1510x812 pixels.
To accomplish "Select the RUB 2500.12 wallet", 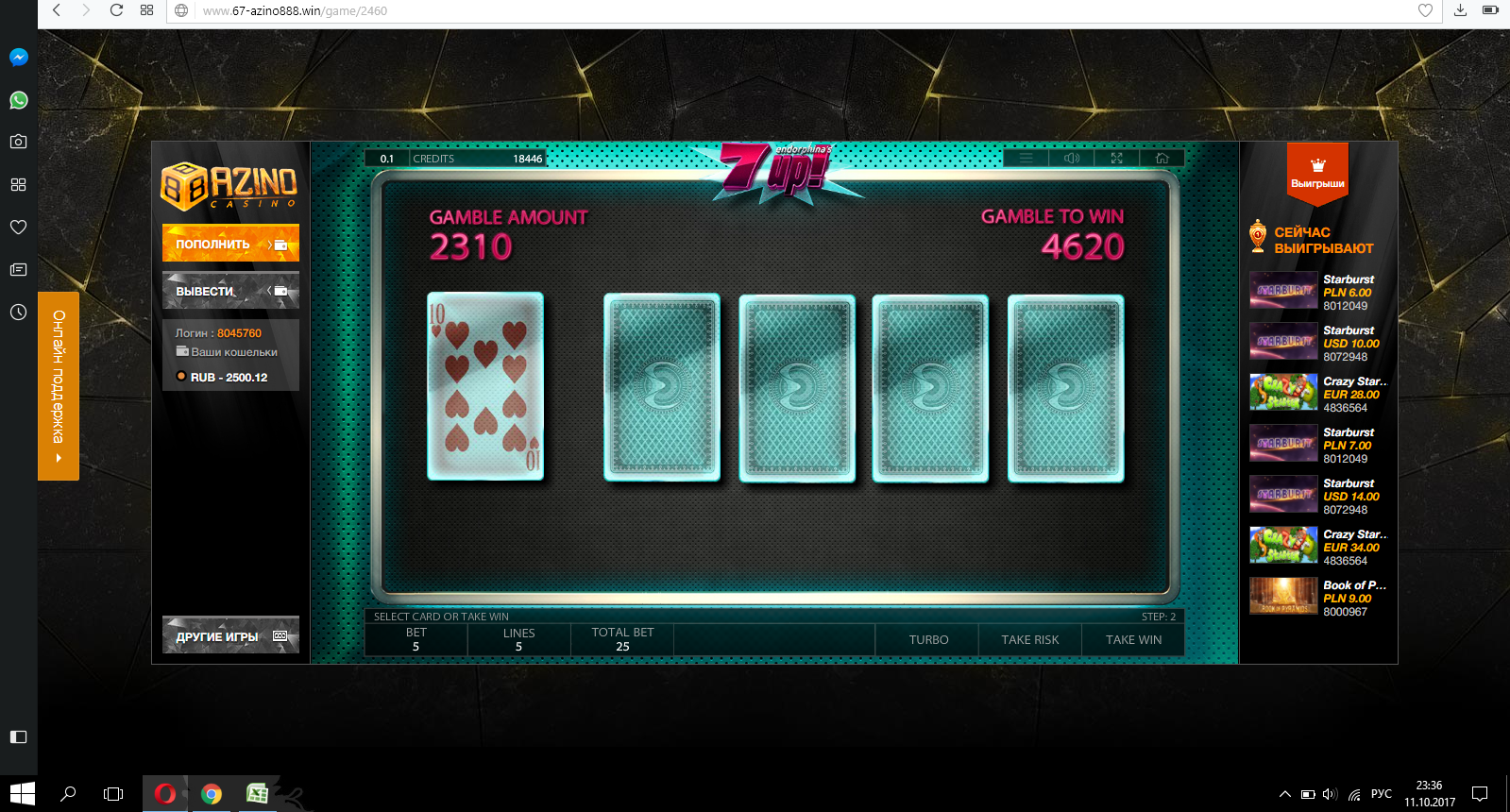I will [x=229, y=377].
